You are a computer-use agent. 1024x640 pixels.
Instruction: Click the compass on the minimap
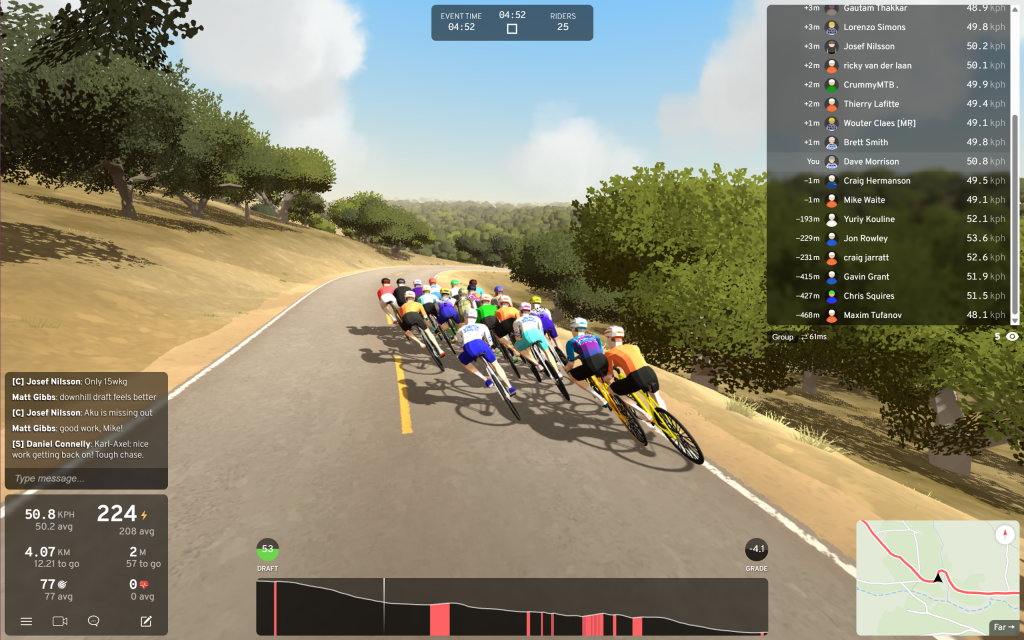coord(1005,535)
